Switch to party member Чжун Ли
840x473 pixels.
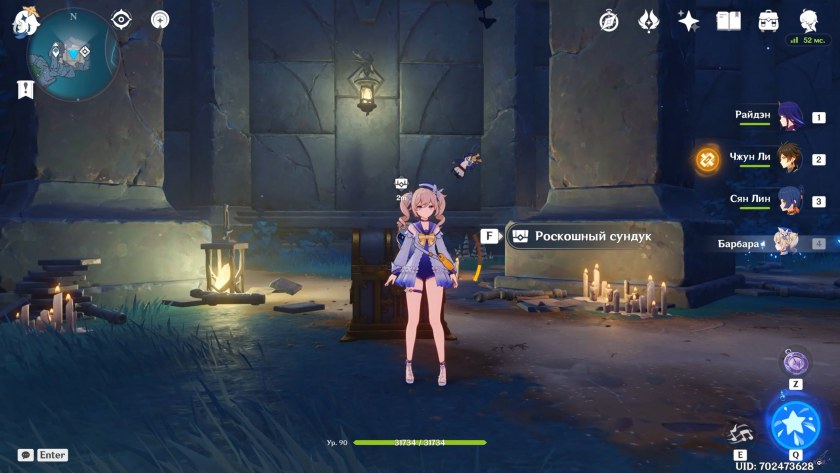coord(791,158)
